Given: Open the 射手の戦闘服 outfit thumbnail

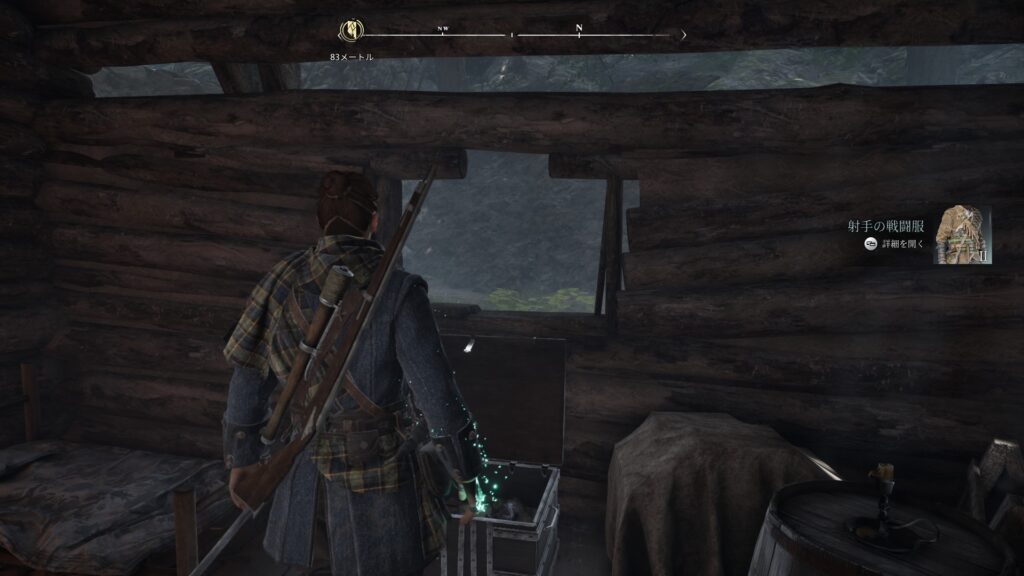Looking at the screenshot, I should click(x=962, y=235).
